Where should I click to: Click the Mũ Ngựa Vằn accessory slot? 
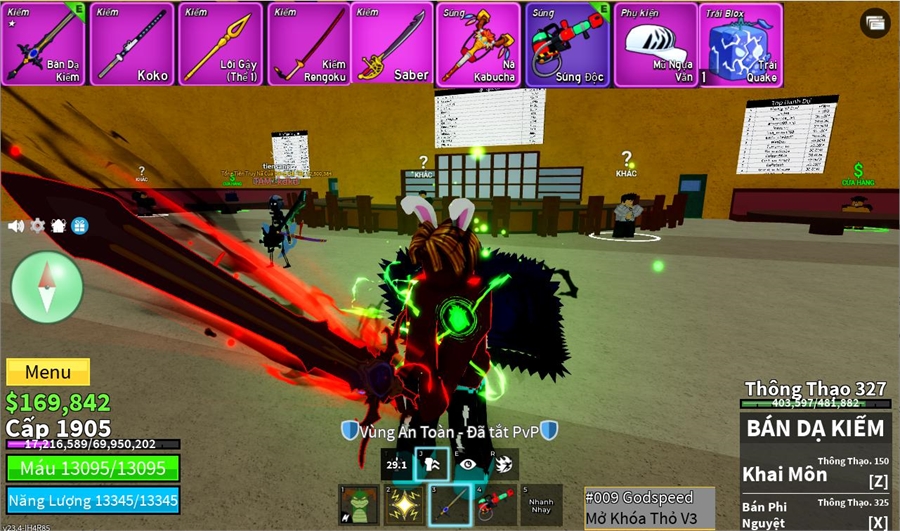click(656, 44)
